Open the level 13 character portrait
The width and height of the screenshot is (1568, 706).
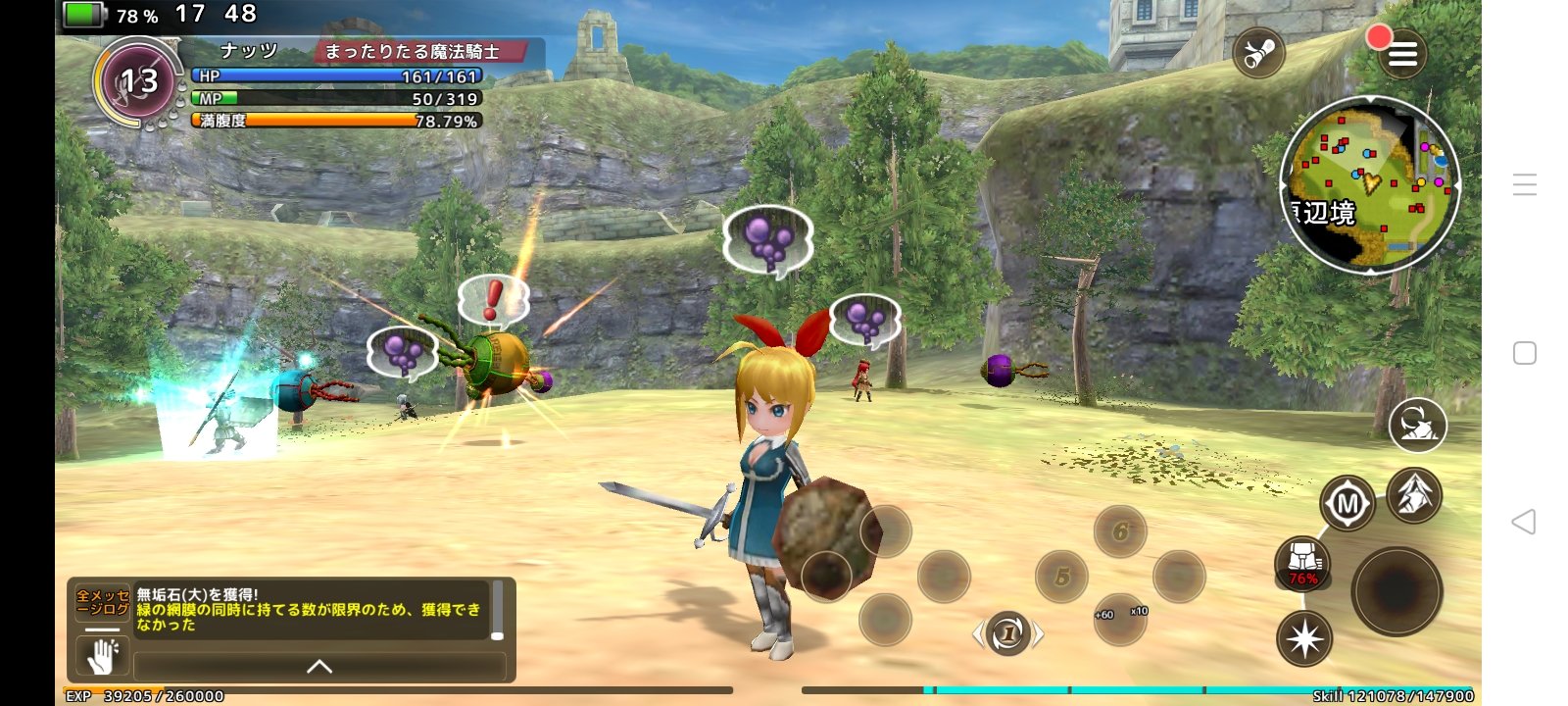tap(138, 81)
